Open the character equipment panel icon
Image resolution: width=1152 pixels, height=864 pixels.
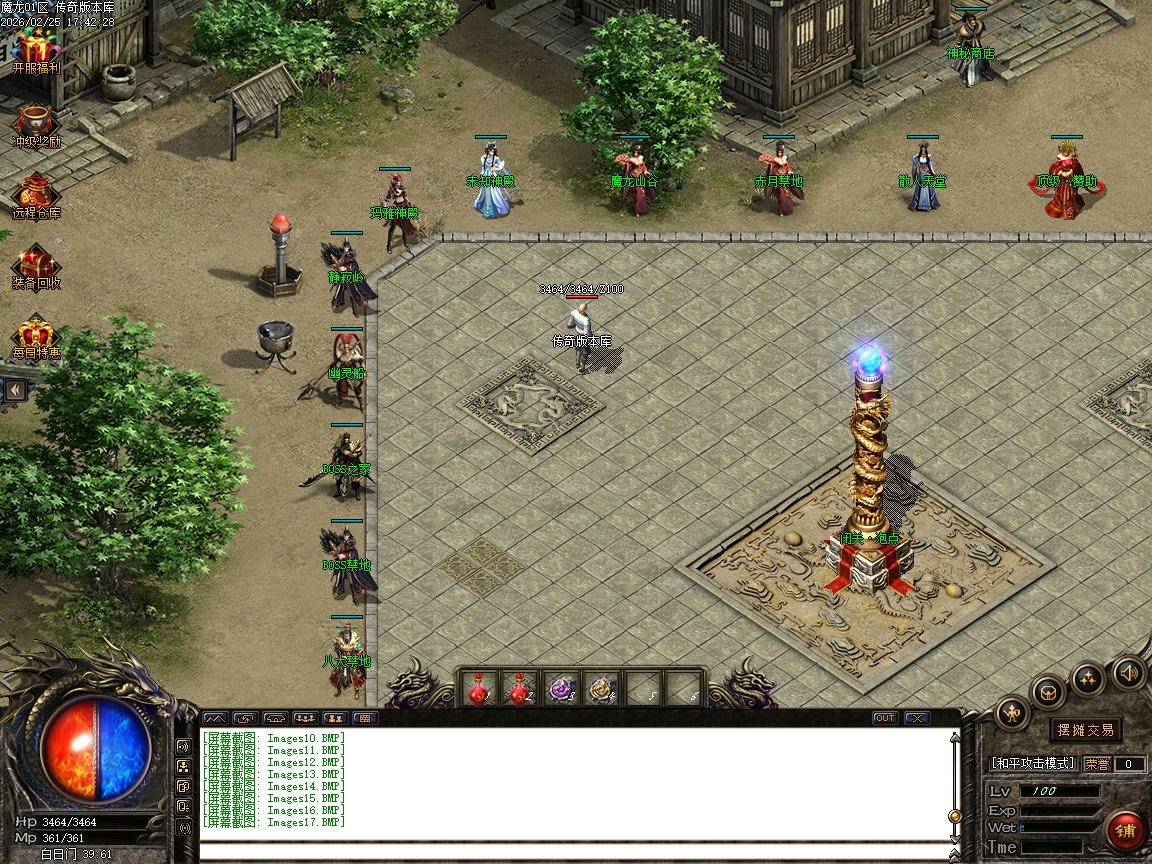click(1013, 712)
